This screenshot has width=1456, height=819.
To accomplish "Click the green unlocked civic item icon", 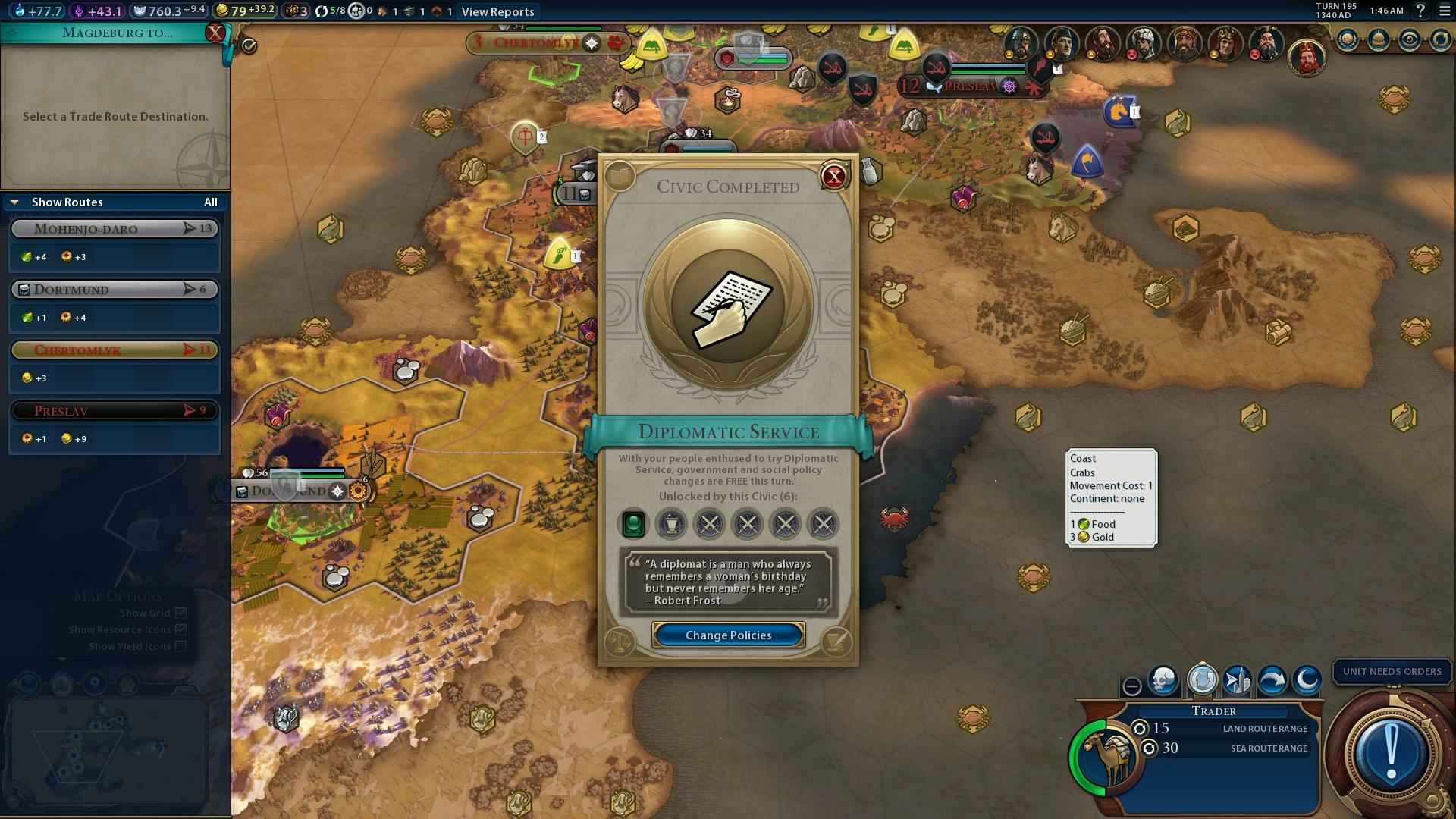I will (633, 523).
